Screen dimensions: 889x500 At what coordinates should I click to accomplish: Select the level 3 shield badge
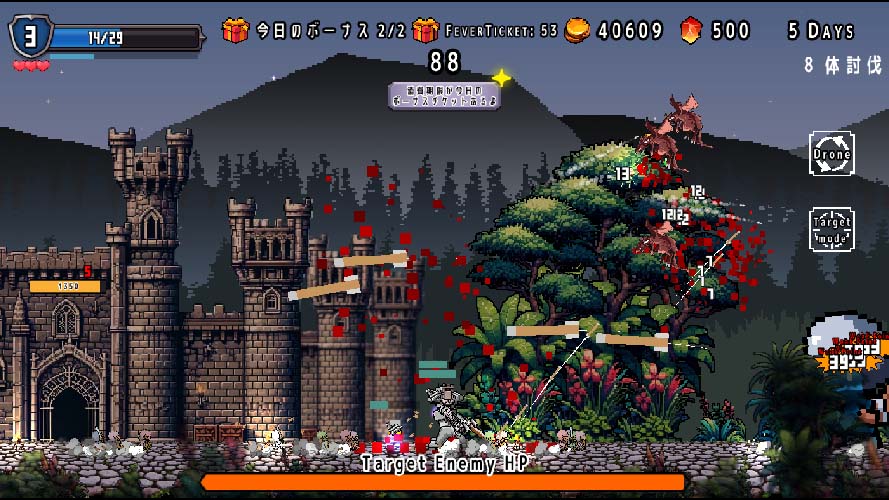point(30,37)
